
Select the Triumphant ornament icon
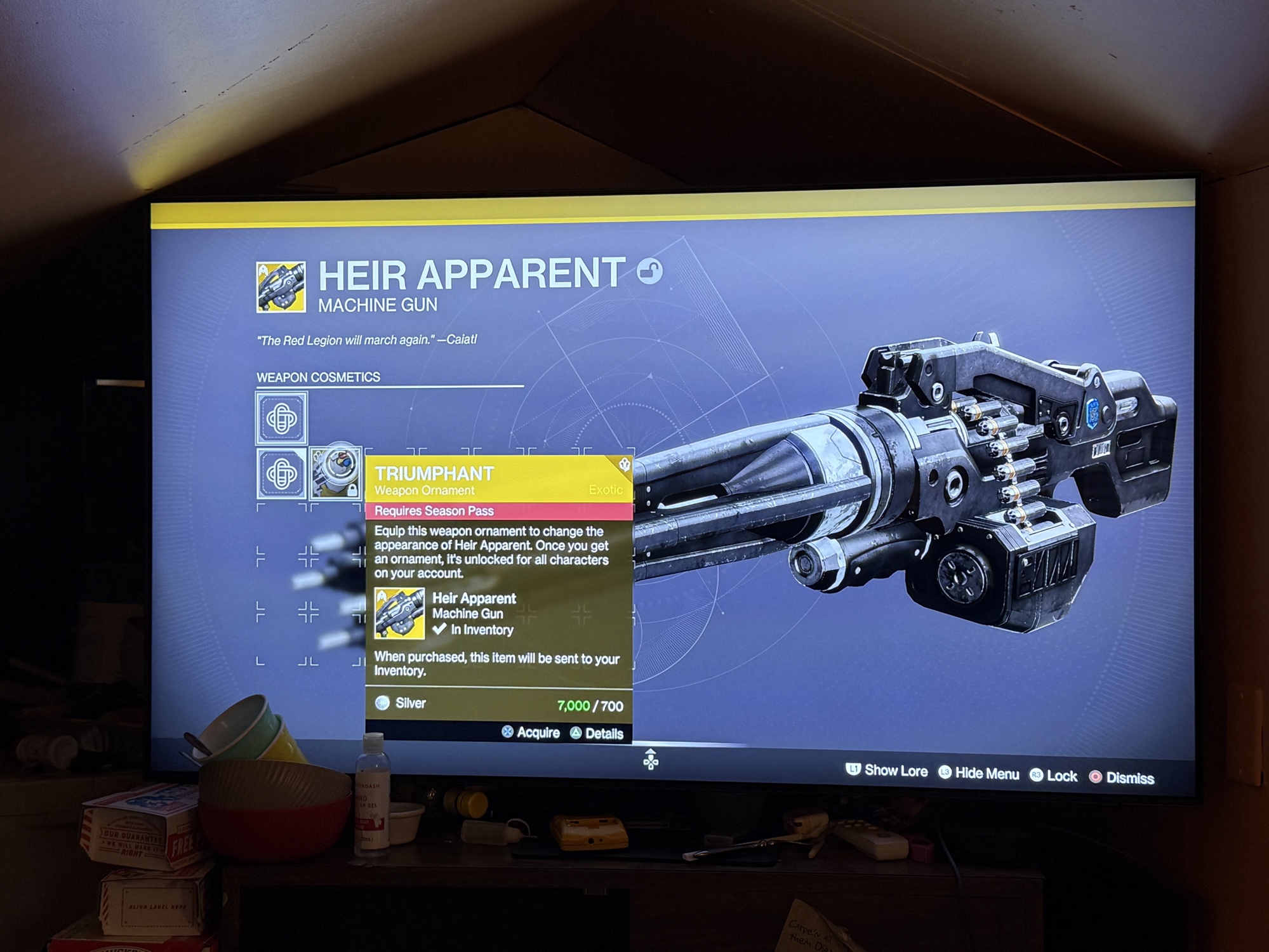(336, 472)
